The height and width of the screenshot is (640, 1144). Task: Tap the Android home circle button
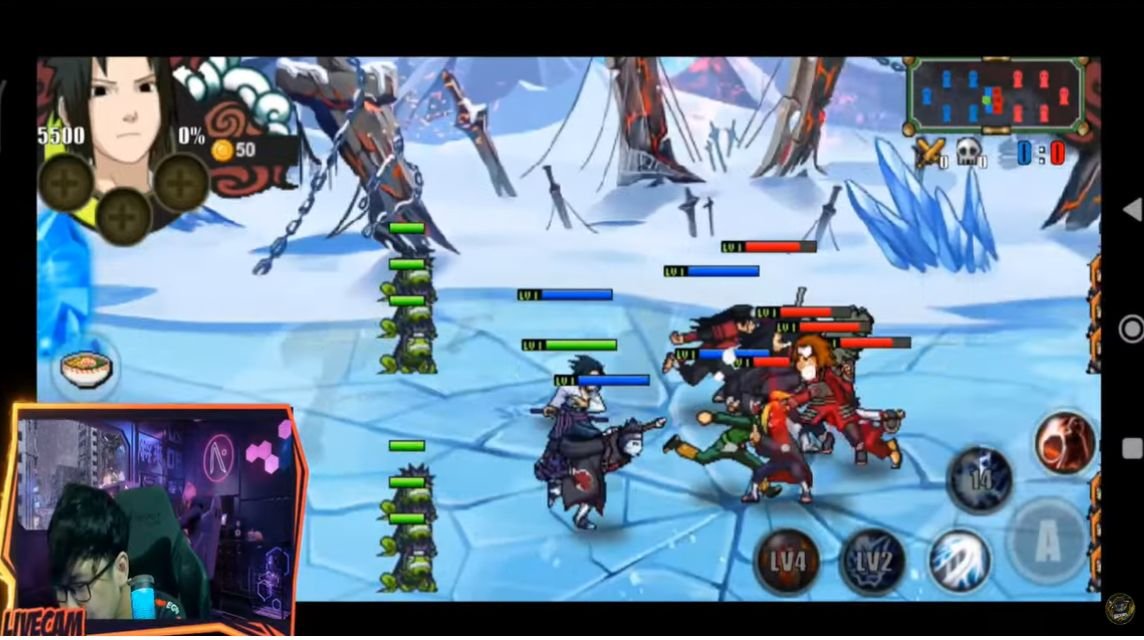pos(1131,328)
